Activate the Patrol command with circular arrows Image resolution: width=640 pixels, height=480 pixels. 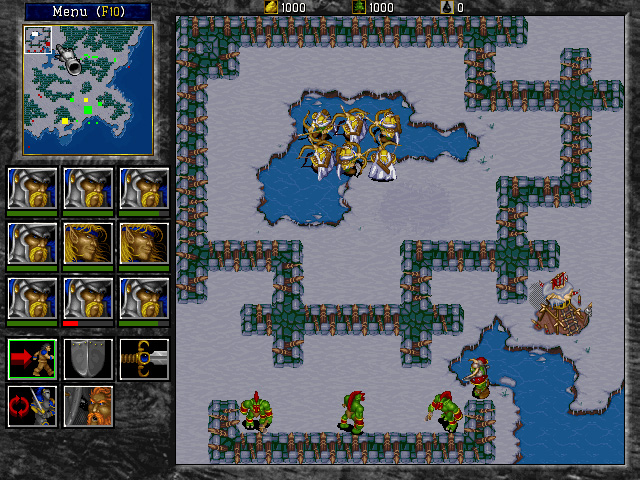coord(32,406)
